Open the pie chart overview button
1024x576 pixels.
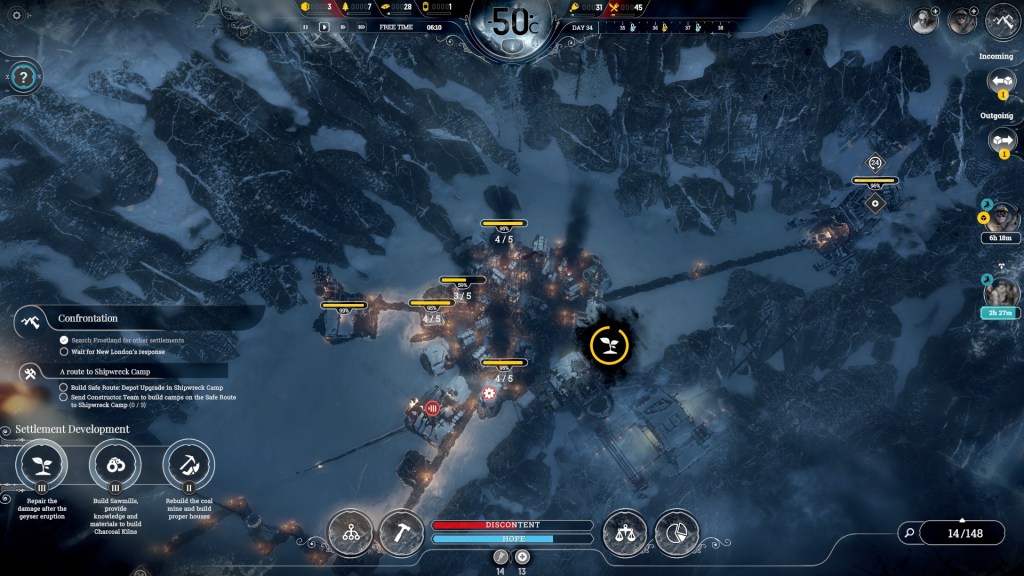coord(677,532)
